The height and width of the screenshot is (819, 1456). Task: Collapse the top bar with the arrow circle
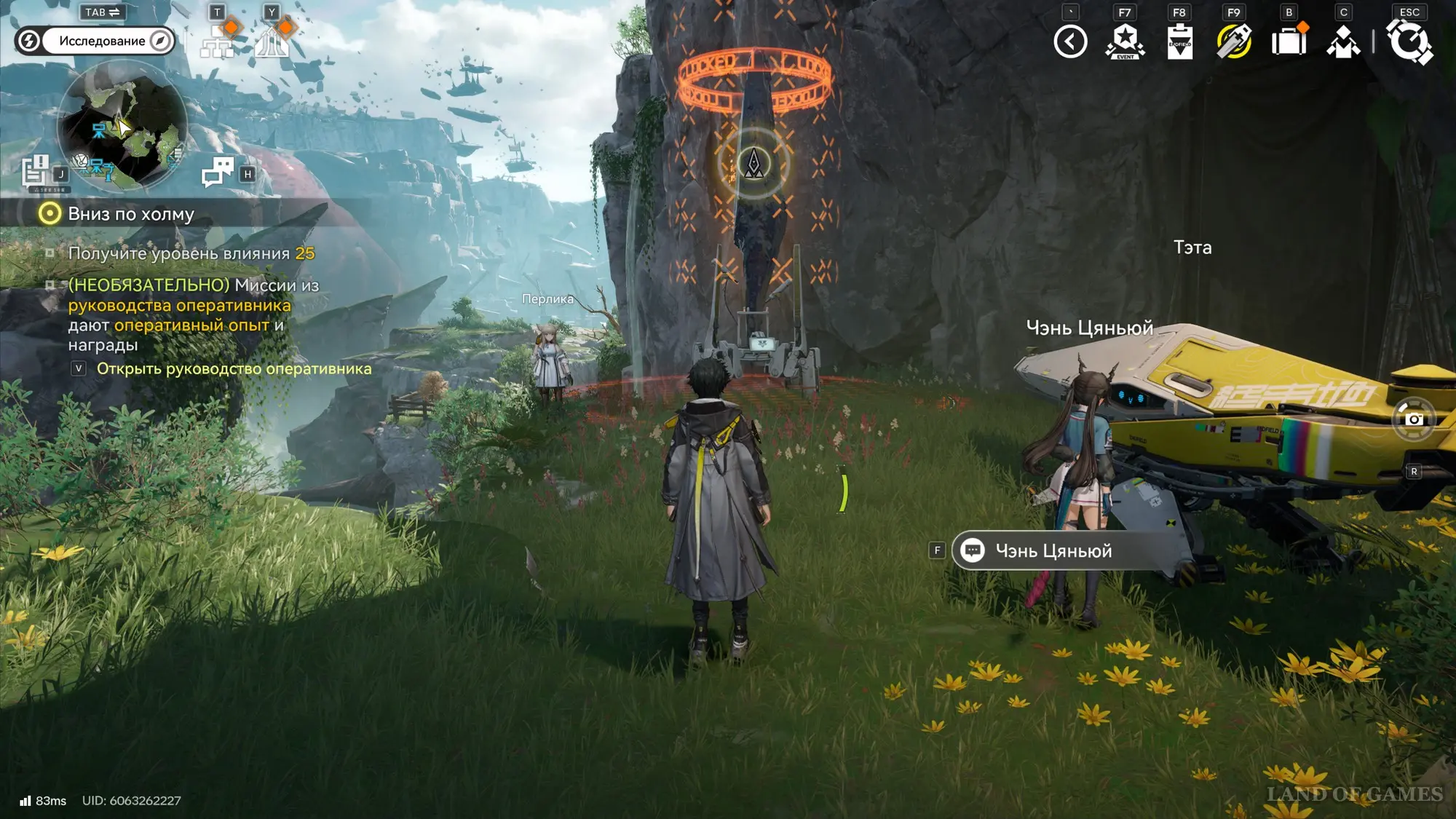(x=1070, y=41)
